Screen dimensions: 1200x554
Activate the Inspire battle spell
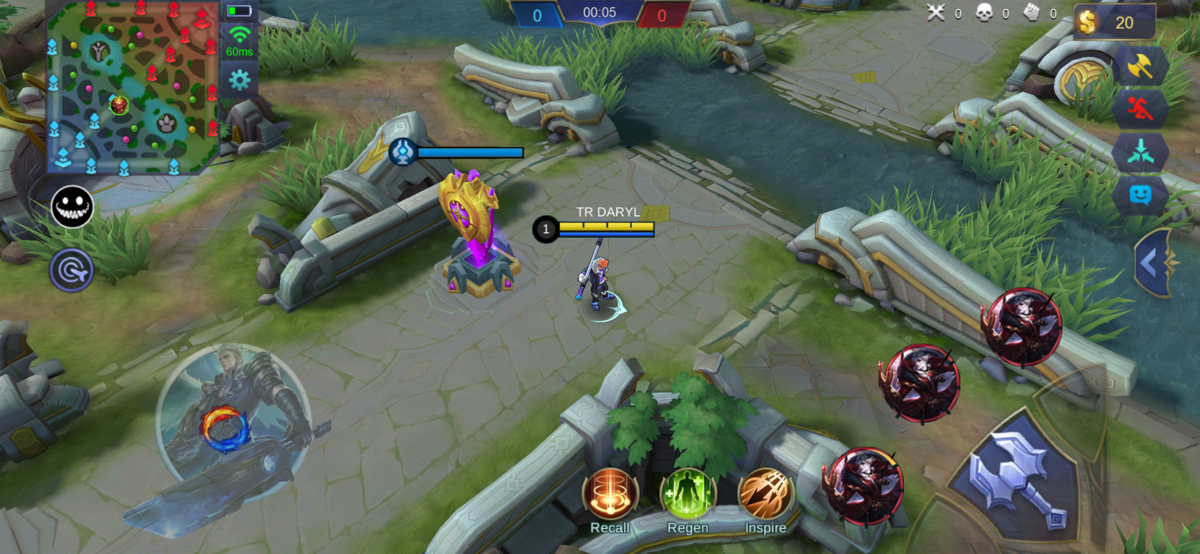[x=765, y=493]
